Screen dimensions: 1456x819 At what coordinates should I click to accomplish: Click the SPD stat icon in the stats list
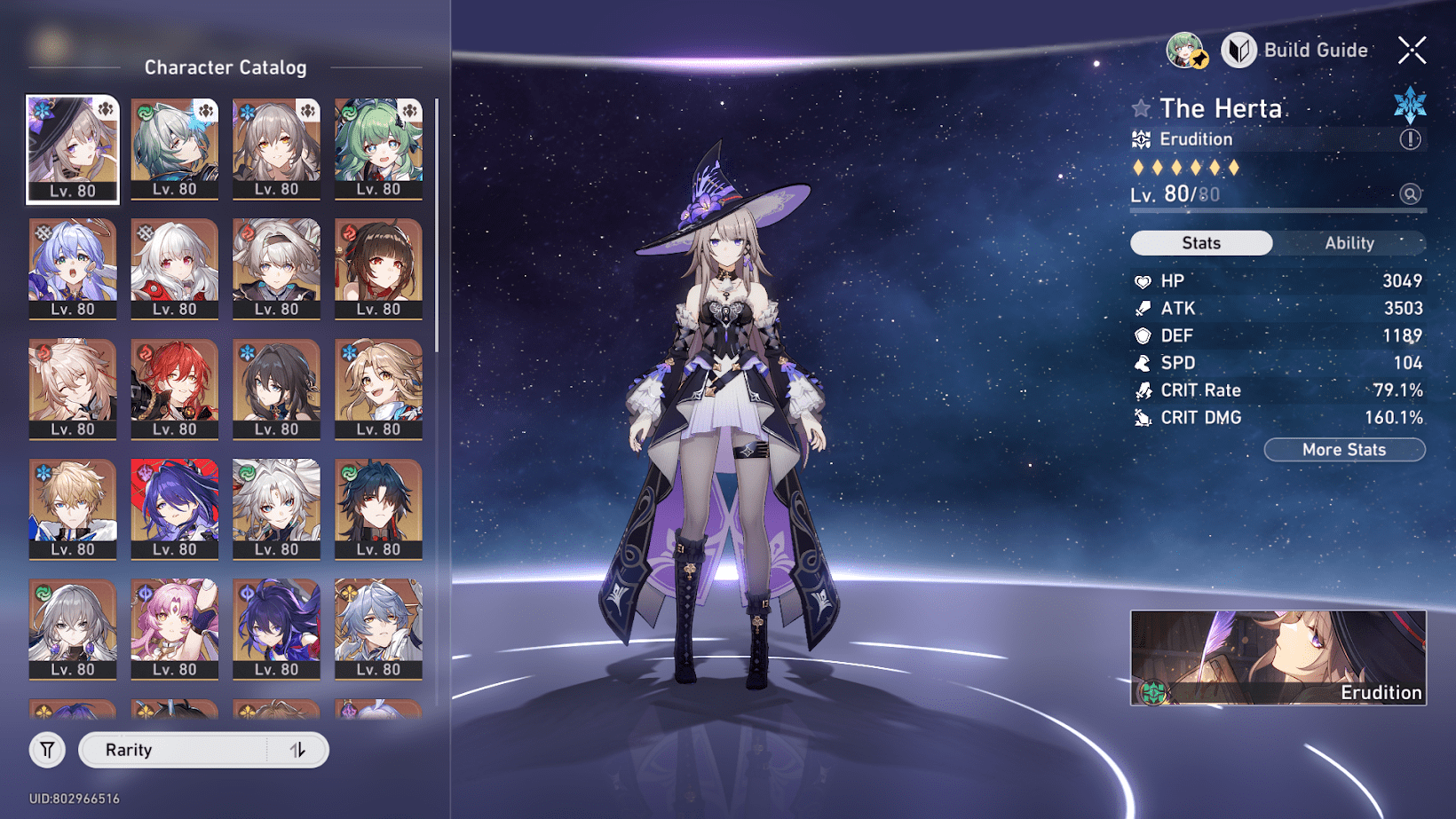click(x=1143, y=363)
